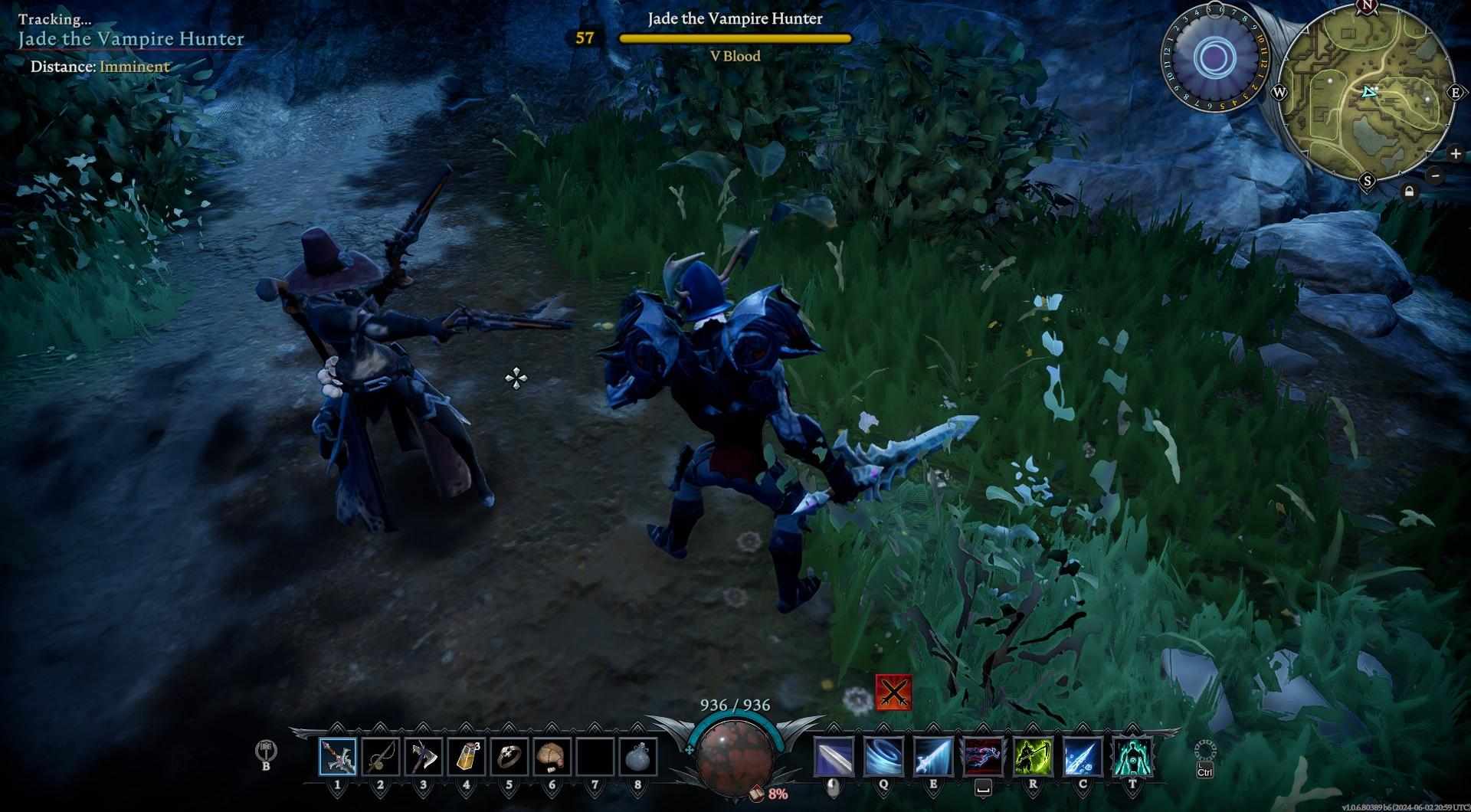Screen dimensions: 1471x812
Task: Select the axe in hotbar slot 3
Action: pyautogui.click(x=423, y=757)
